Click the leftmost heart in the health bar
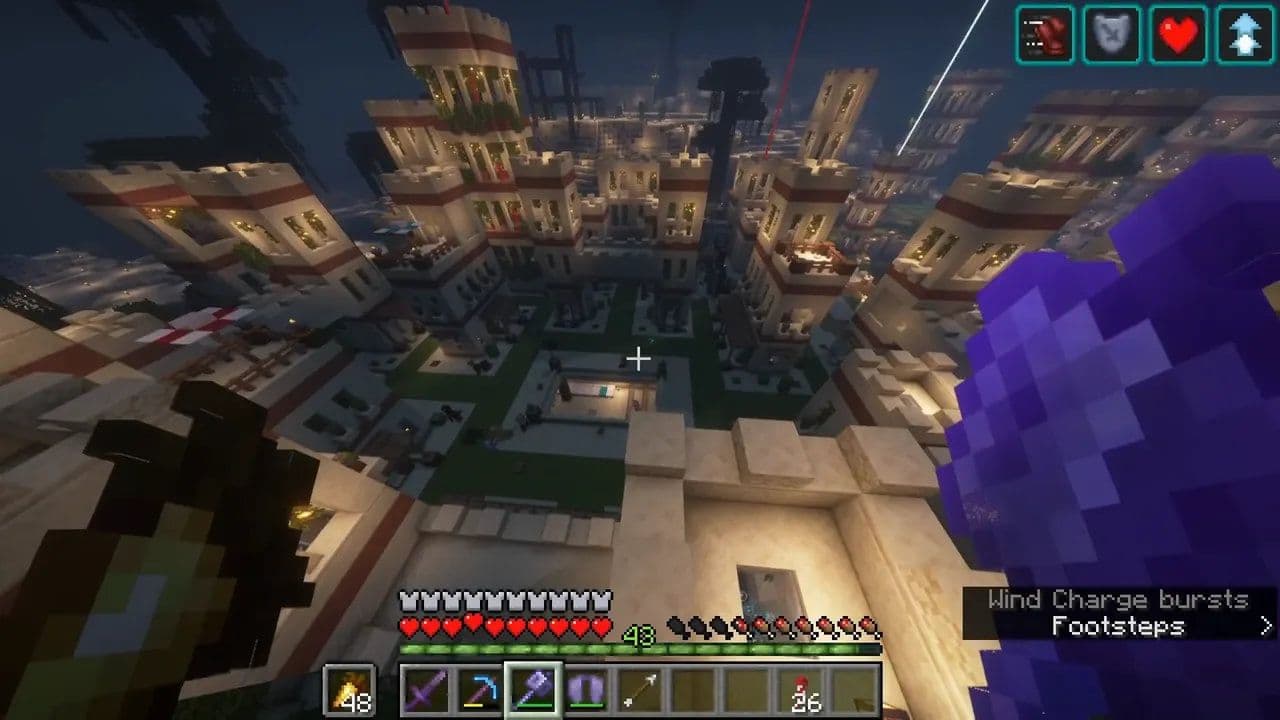The image size is (1280, 720). tap(408, 625)
